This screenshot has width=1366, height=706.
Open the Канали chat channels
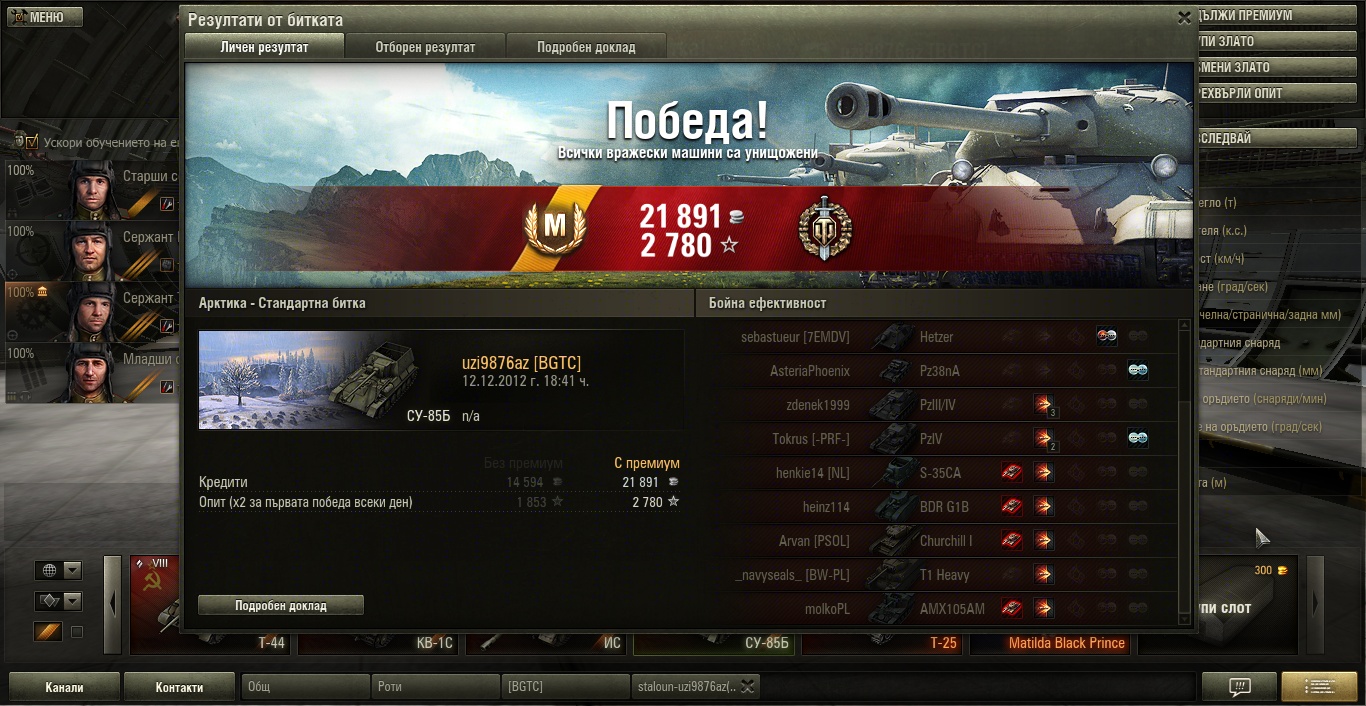[x=64, y=687]
